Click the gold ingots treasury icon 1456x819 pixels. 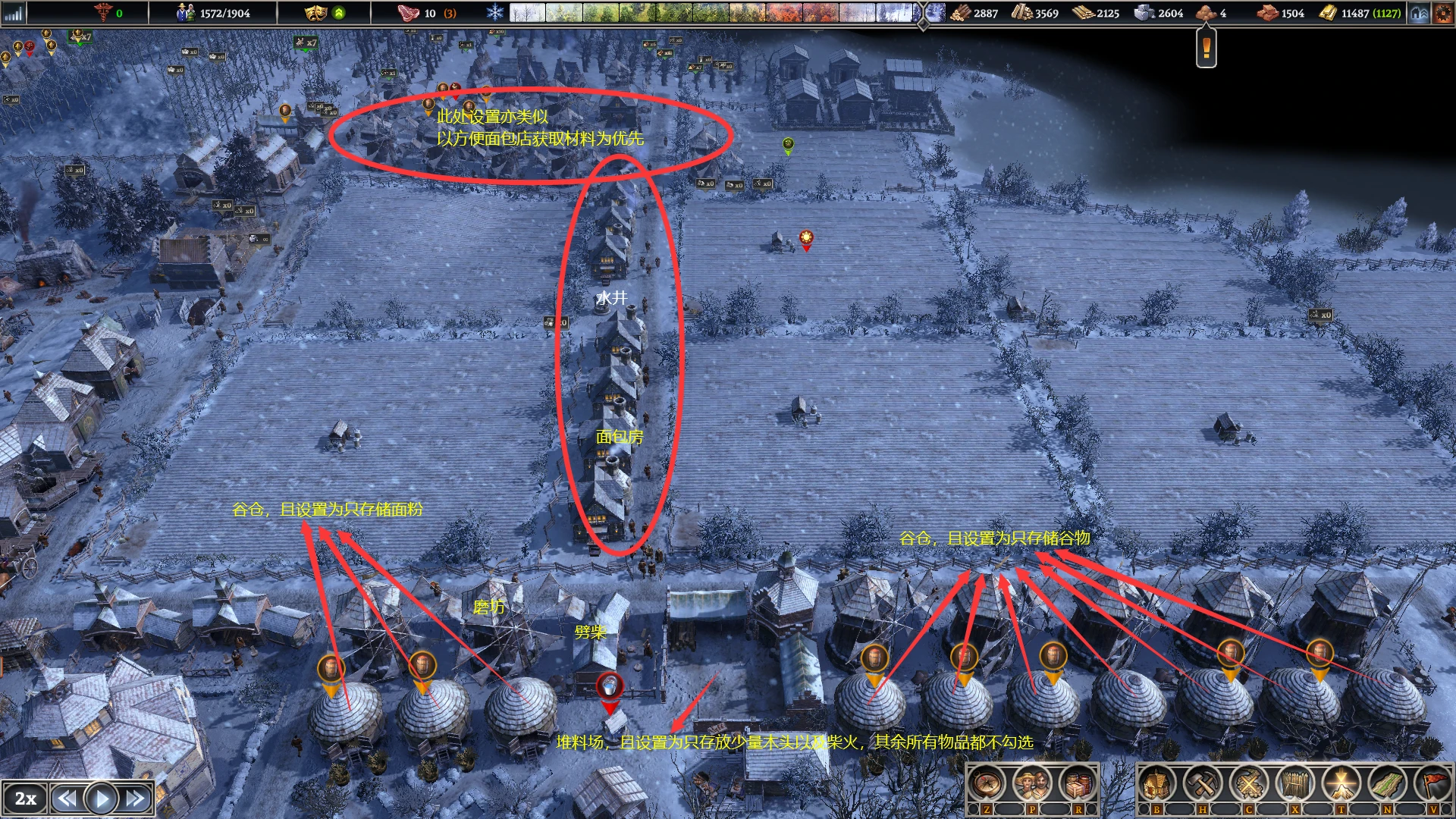tap(1328, 13)
